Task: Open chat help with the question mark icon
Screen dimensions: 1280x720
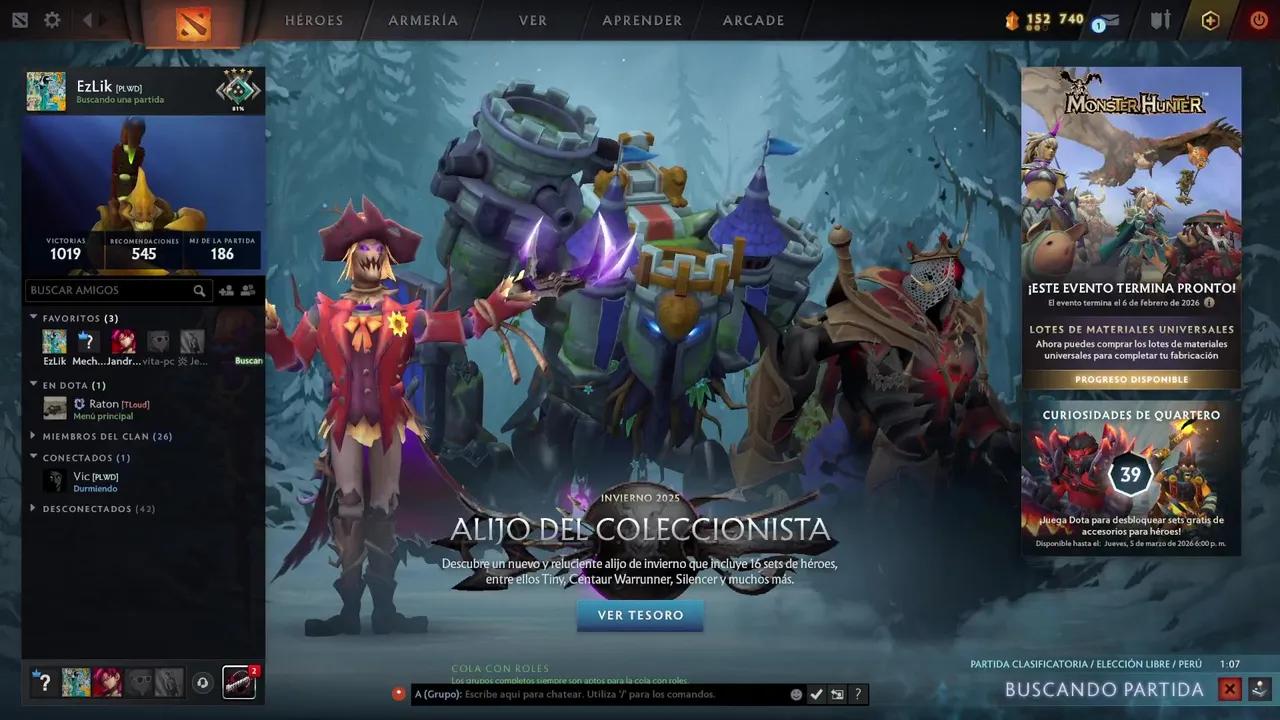Action: pyautogui.click(x=858, y=693)
